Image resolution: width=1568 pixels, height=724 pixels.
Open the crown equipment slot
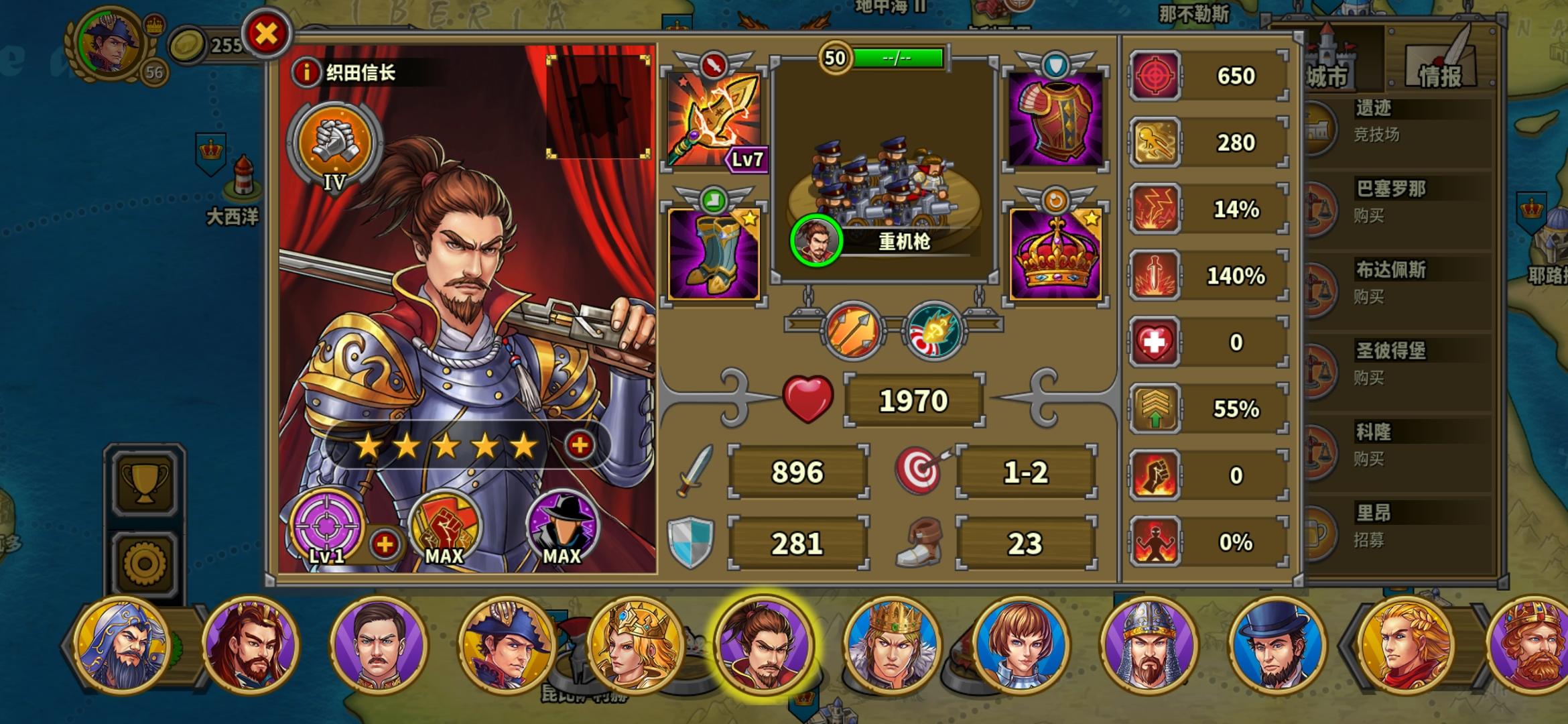point(1057,255)
